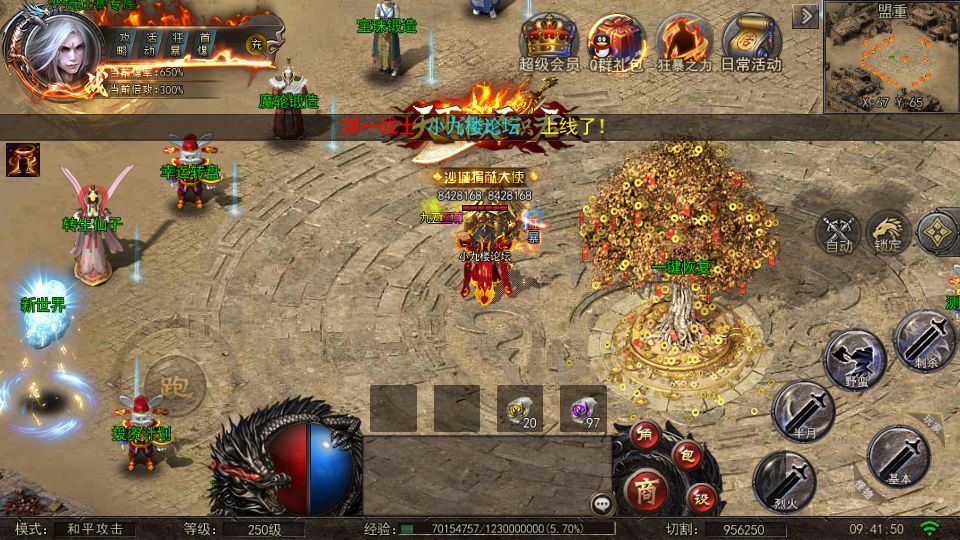Open the 日常活动 scroll icon

point(750,39)
